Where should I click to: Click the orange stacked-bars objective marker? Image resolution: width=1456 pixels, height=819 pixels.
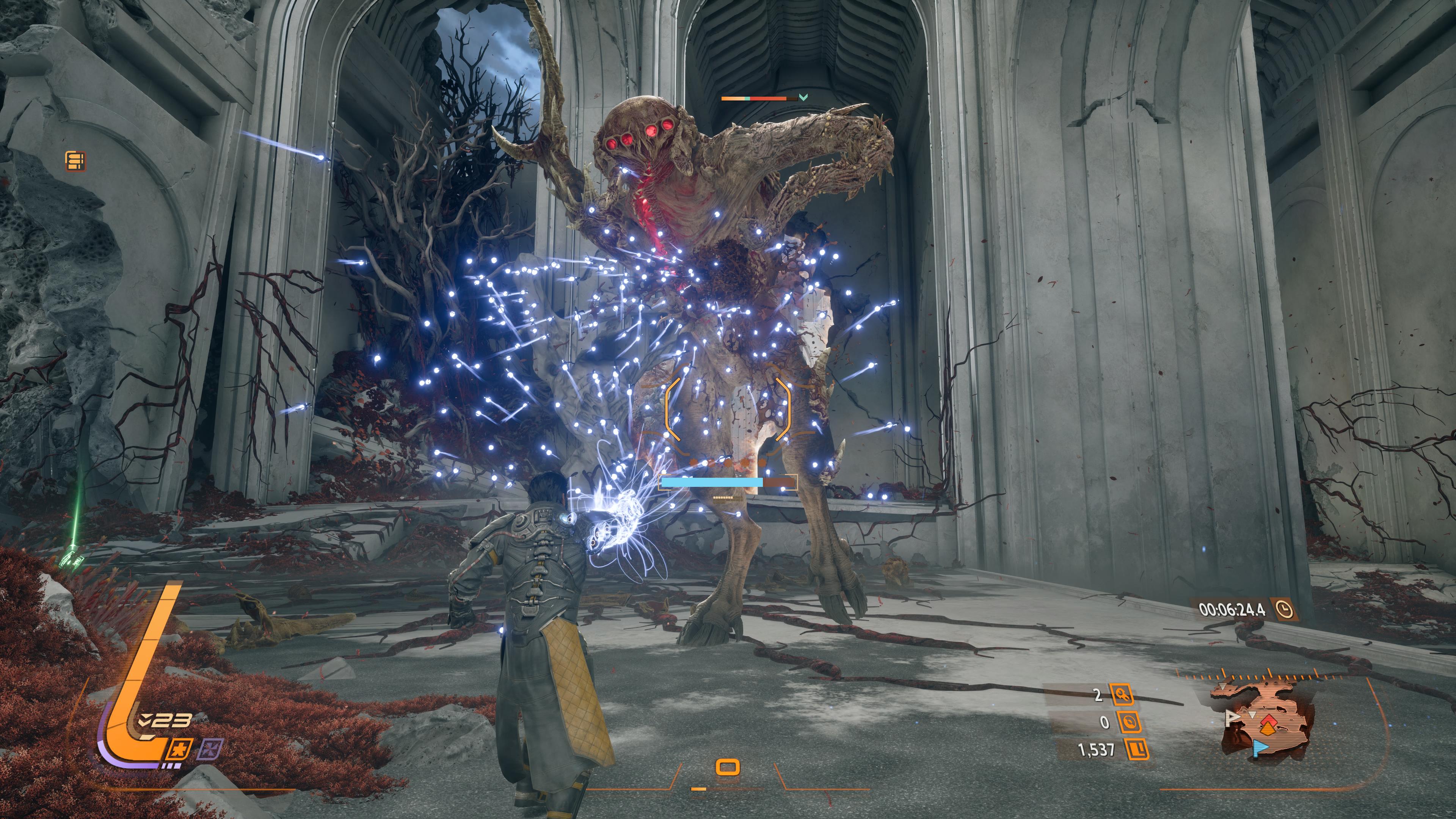pyautogui.click(x=75, y=161)
